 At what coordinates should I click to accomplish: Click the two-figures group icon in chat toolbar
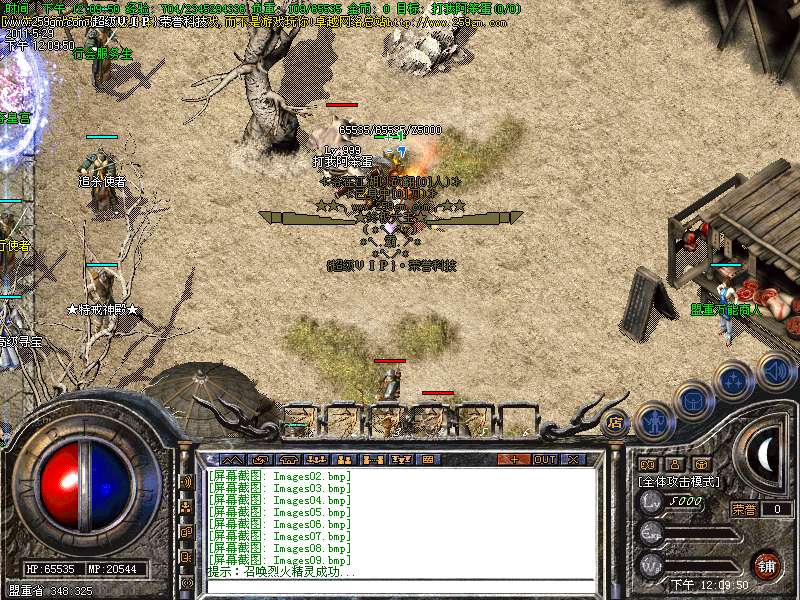tap(345, 460)
